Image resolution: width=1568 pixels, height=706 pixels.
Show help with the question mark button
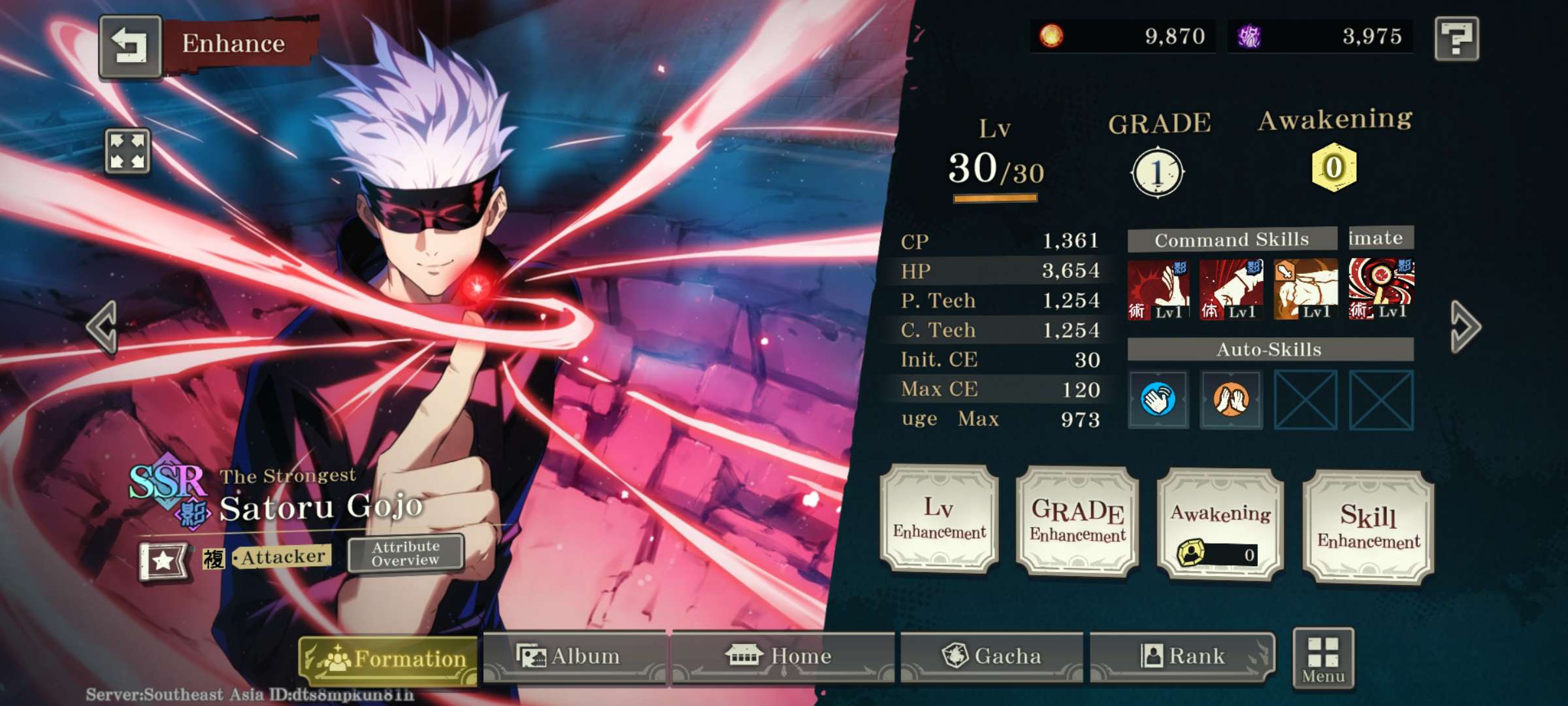[x=1456, y=39]
